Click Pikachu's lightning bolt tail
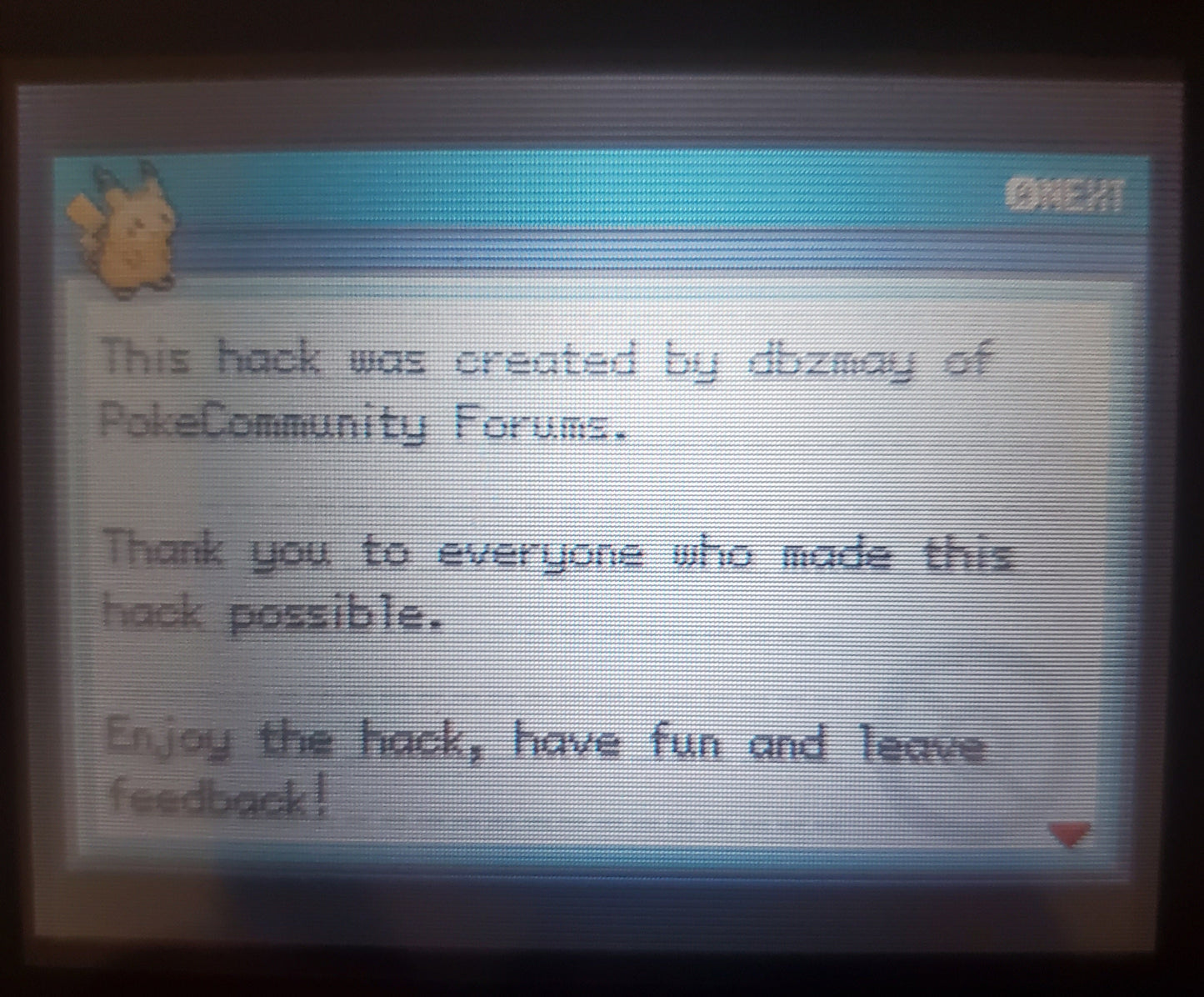Screen dimensions: 1204x997 [x=83, y=208]
